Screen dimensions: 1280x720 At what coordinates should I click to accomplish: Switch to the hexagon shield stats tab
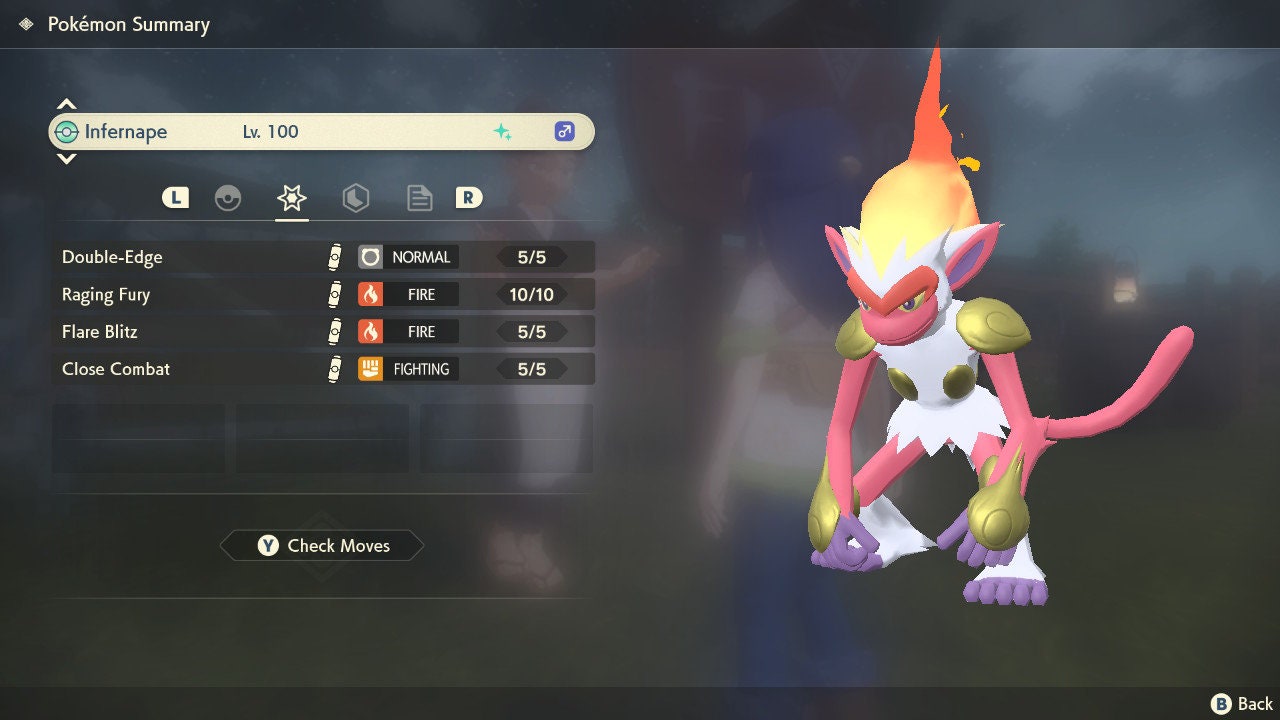(355, 198)
